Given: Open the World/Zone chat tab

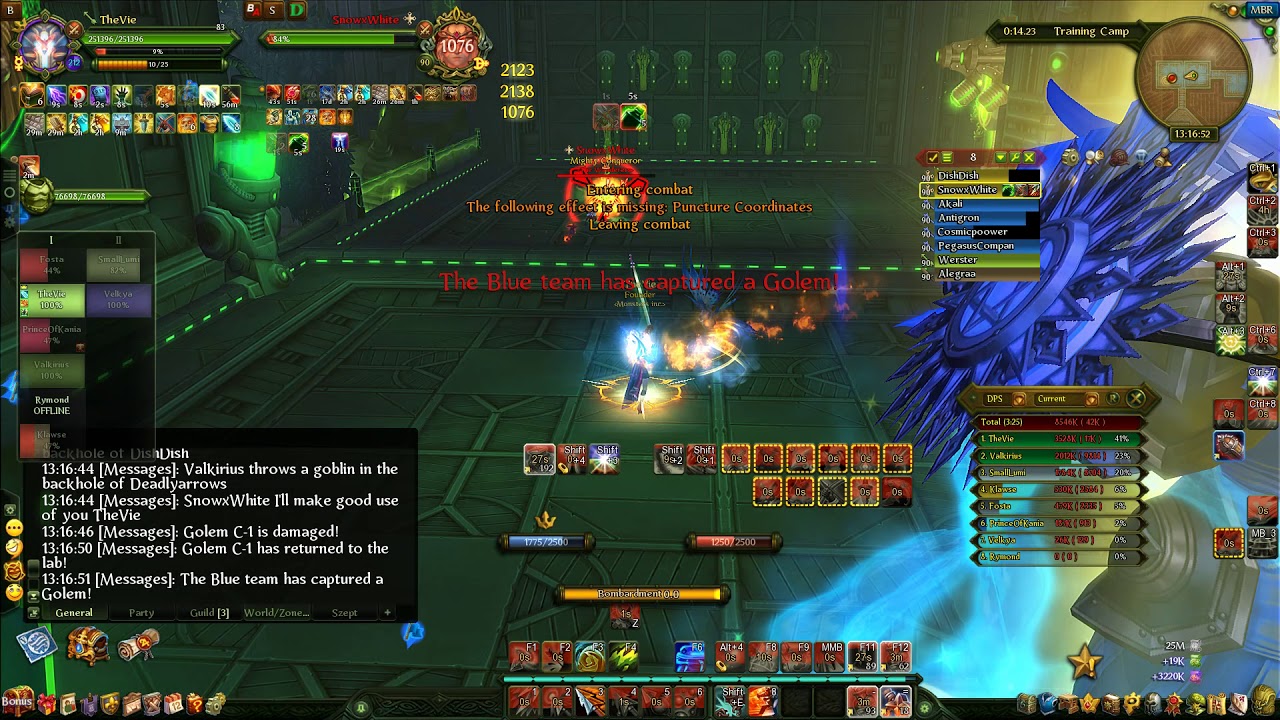Looking at the screenshot, I should coord(276,612).
